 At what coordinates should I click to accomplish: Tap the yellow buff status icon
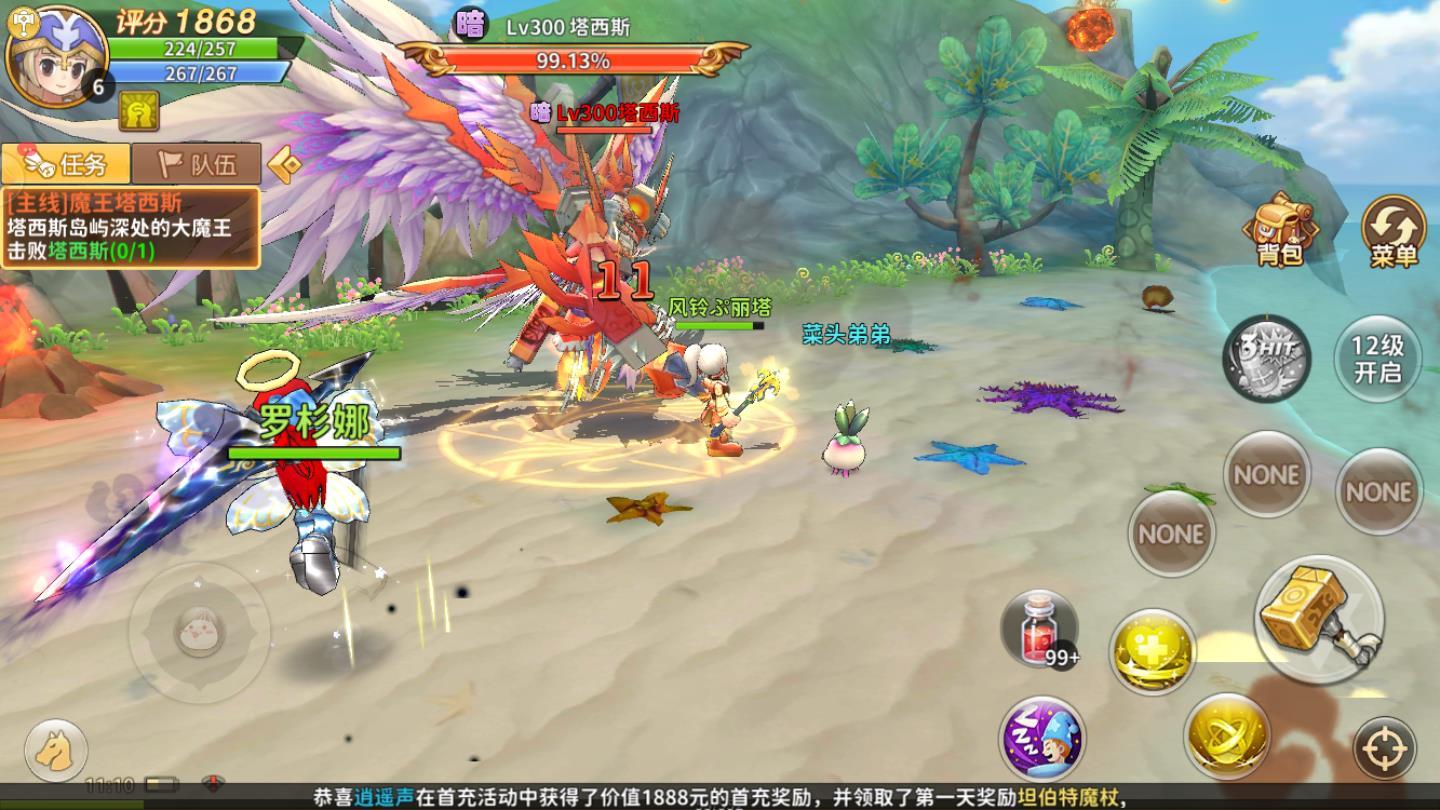tap(139, 111)
